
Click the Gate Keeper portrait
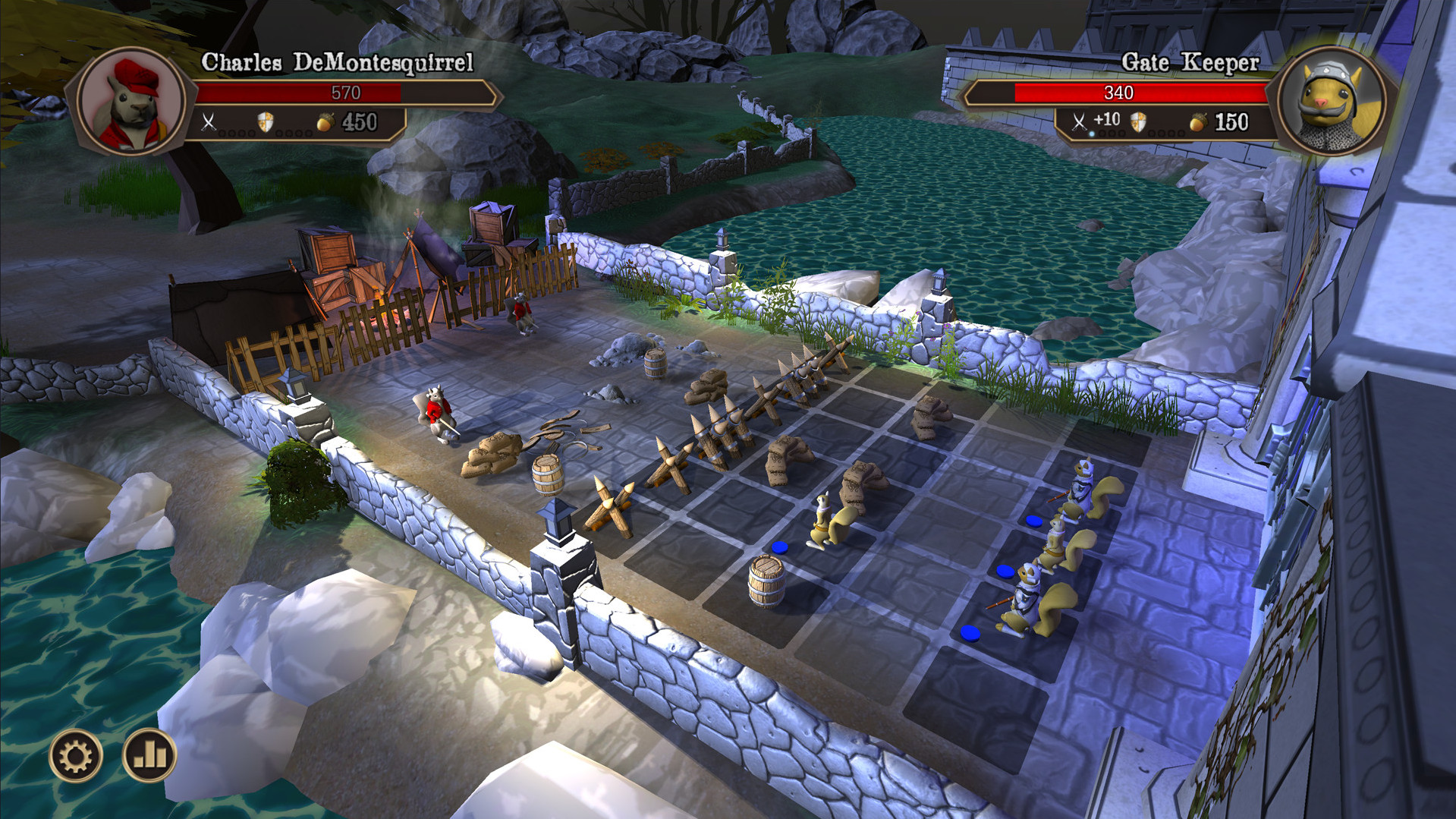tap(1332, 102)
